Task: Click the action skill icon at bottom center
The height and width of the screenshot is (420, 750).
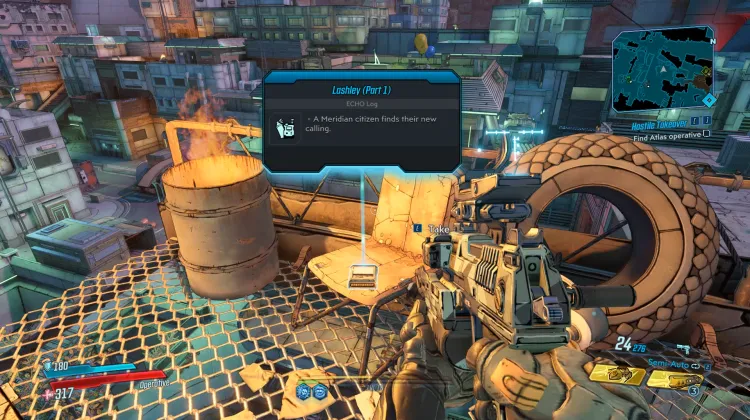Action: coord(303,390)
